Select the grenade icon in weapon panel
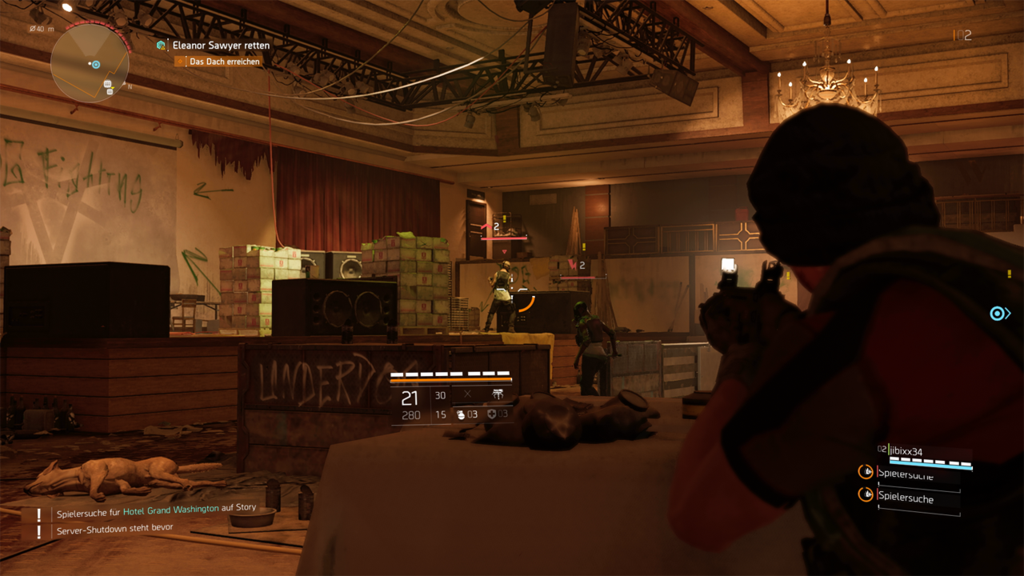 coord(461,414)
